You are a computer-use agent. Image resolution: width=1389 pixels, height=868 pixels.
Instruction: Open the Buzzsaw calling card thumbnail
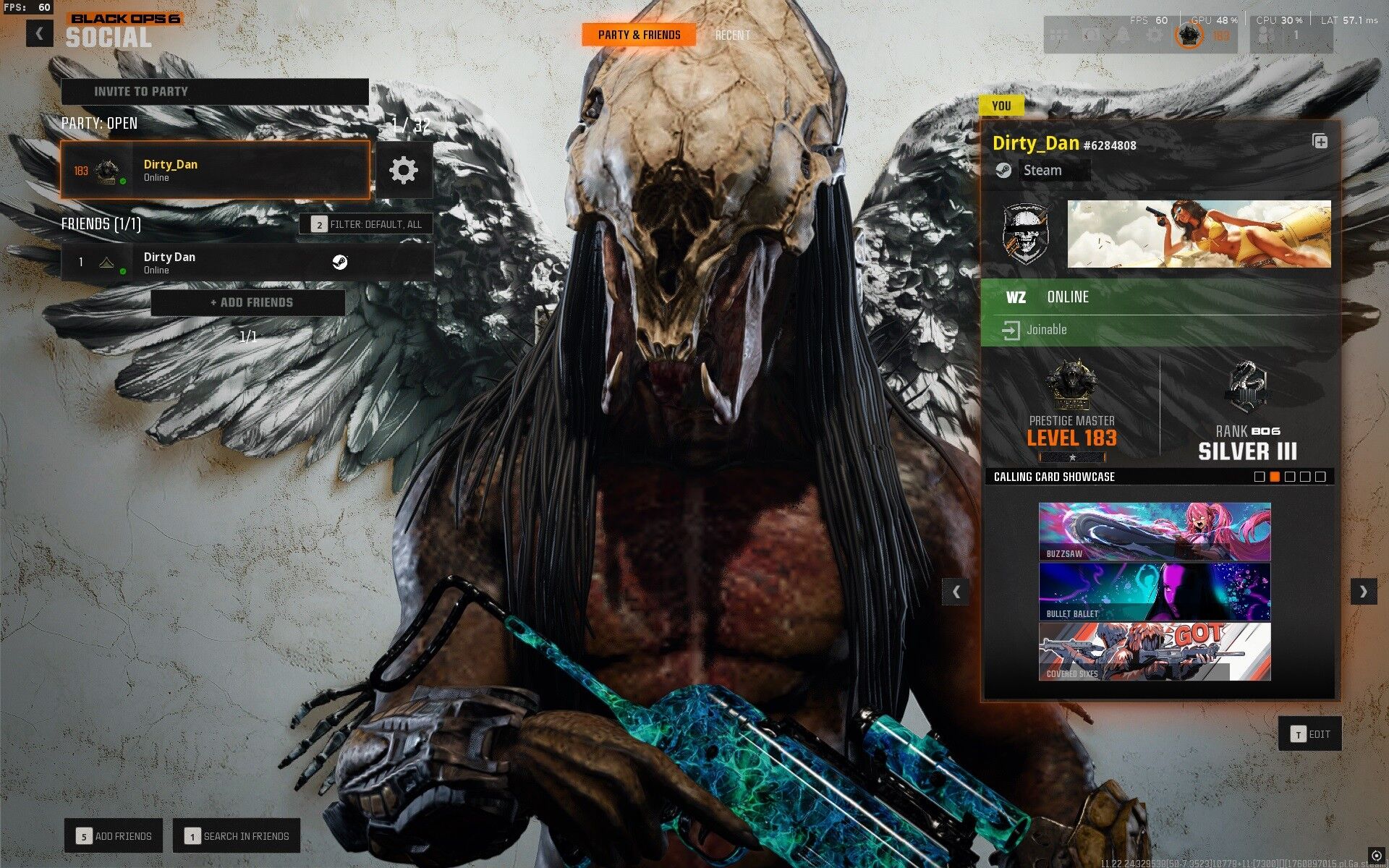[1154, 532]
